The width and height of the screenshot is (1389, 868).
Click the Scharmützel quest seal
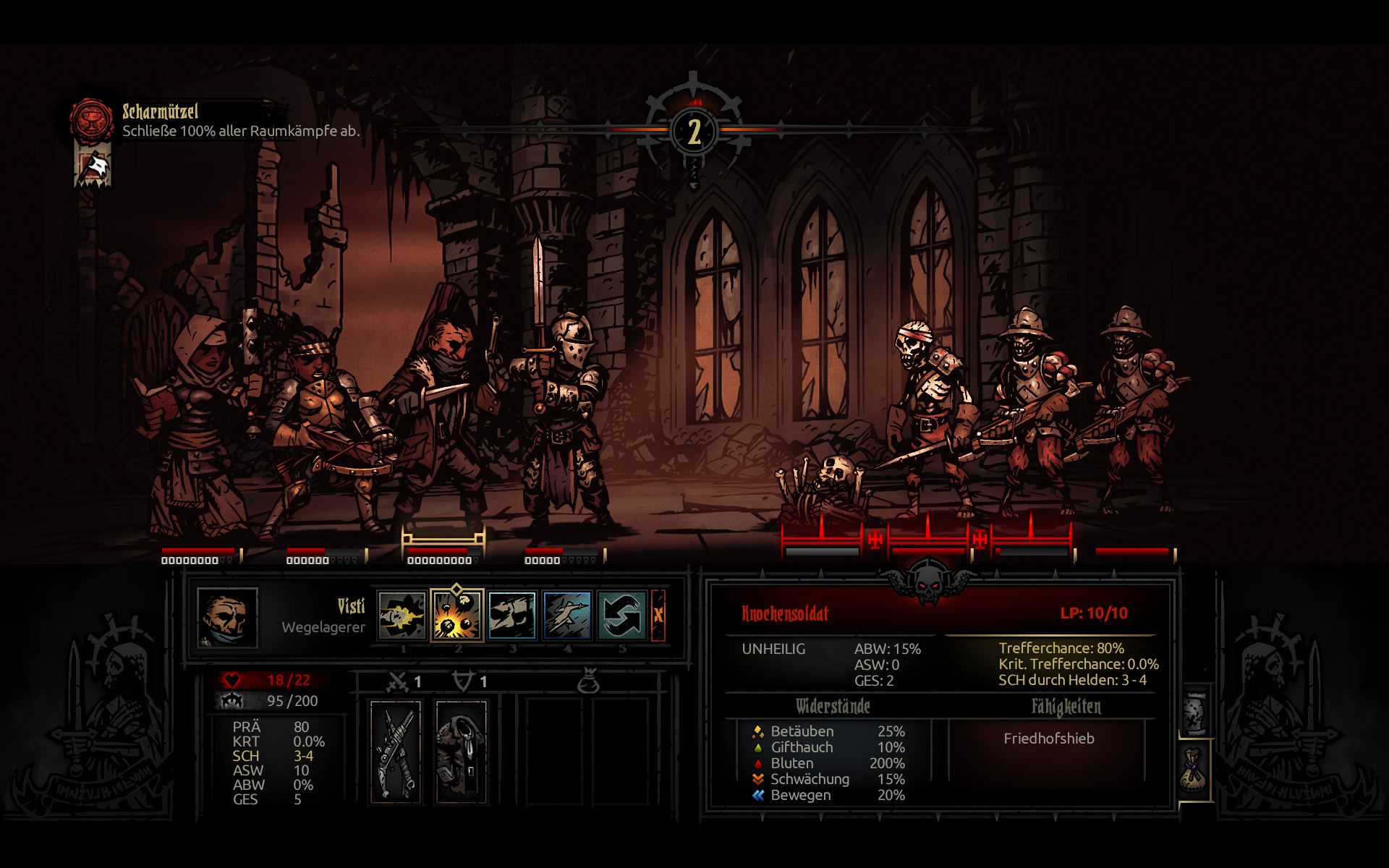(92, 120)
